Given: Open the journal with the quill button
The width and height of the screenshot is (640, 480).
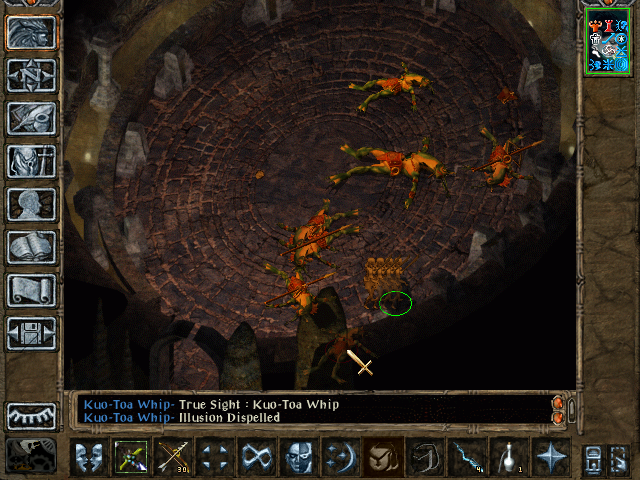Looking at the screenshot, I should pyautogui.click(x=32, y=118).
